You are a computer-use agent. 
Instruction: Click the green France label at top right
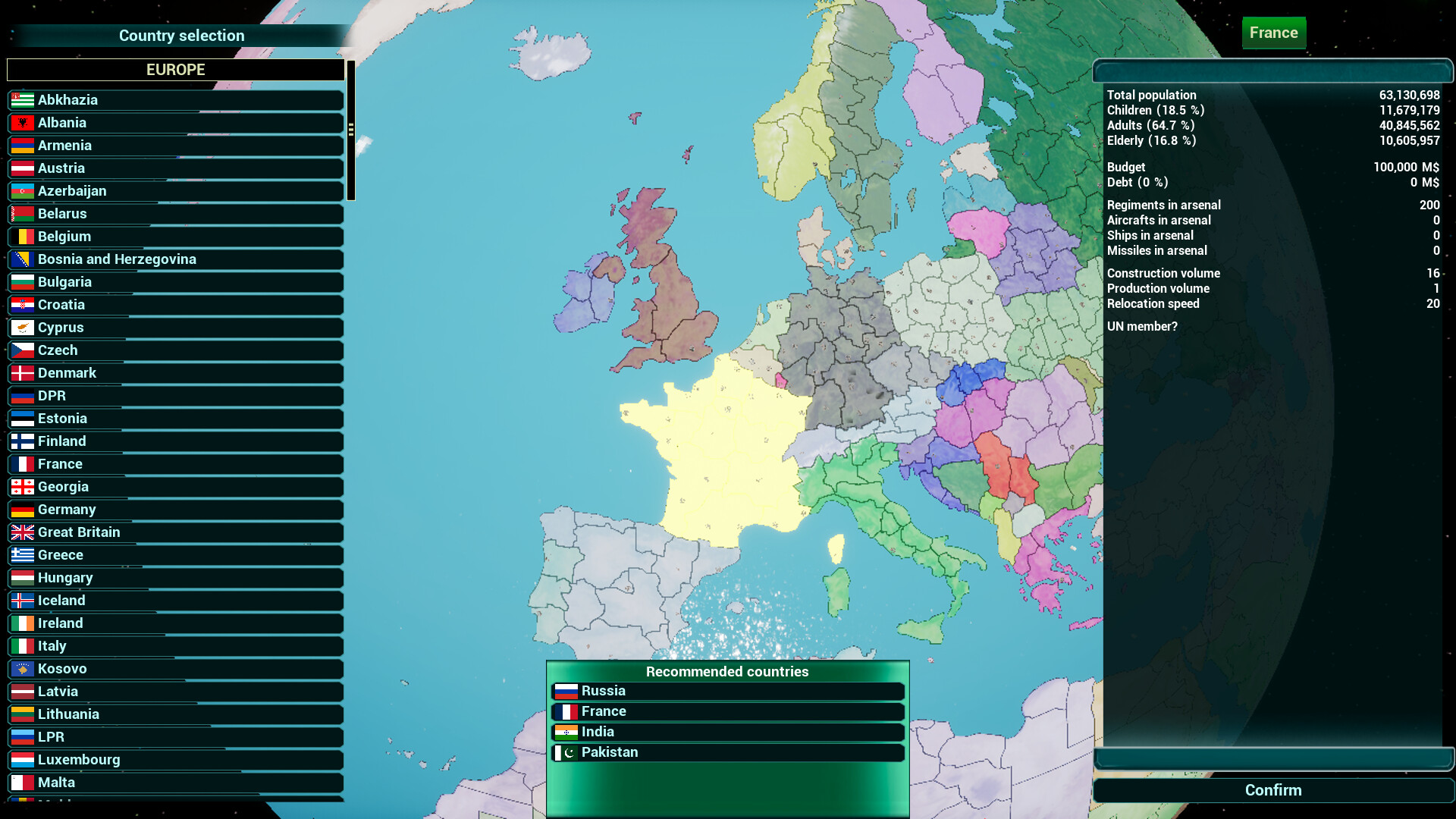(1273, 33)
